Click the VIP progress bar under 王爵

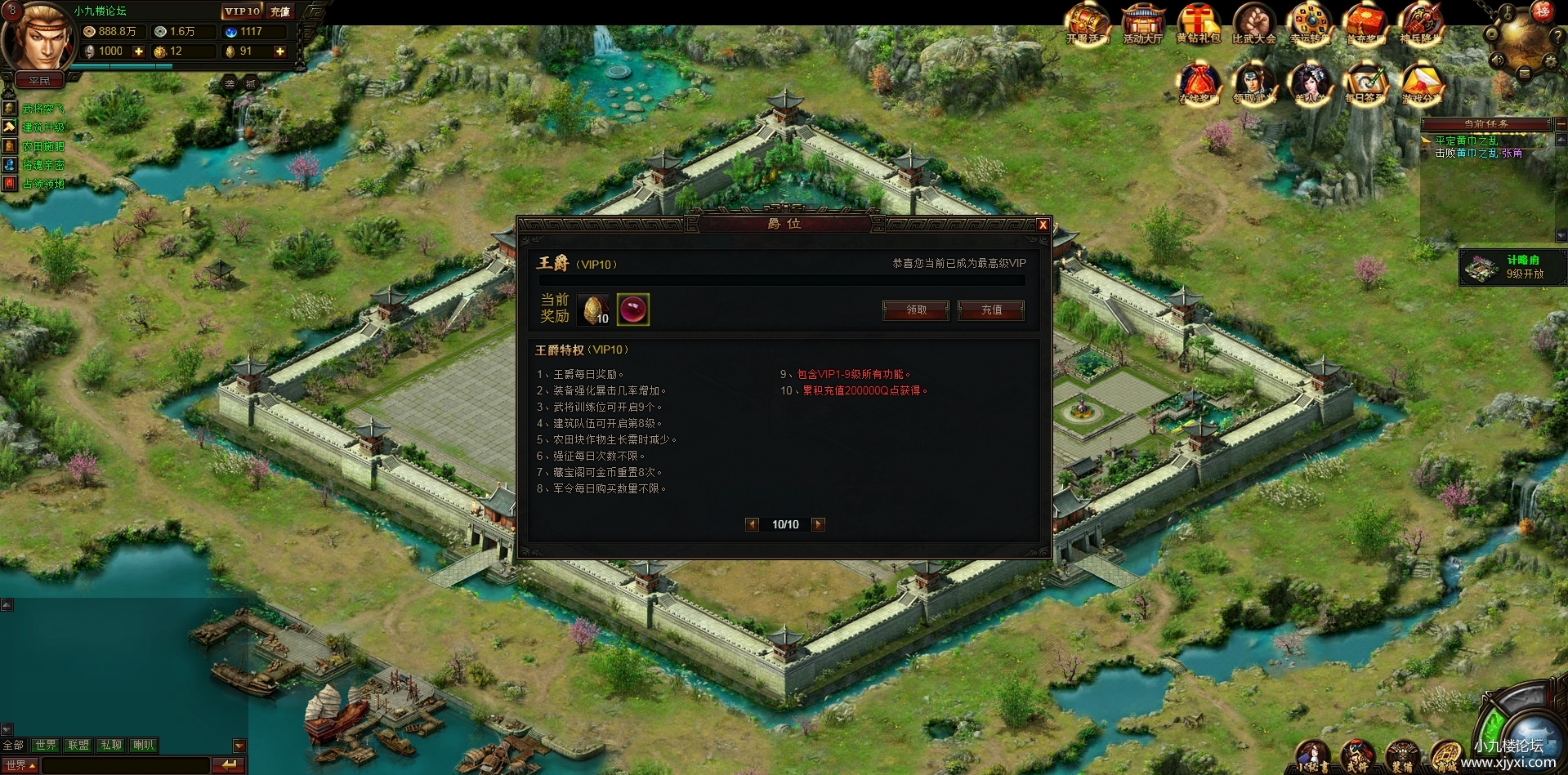[x=780, y=280]
